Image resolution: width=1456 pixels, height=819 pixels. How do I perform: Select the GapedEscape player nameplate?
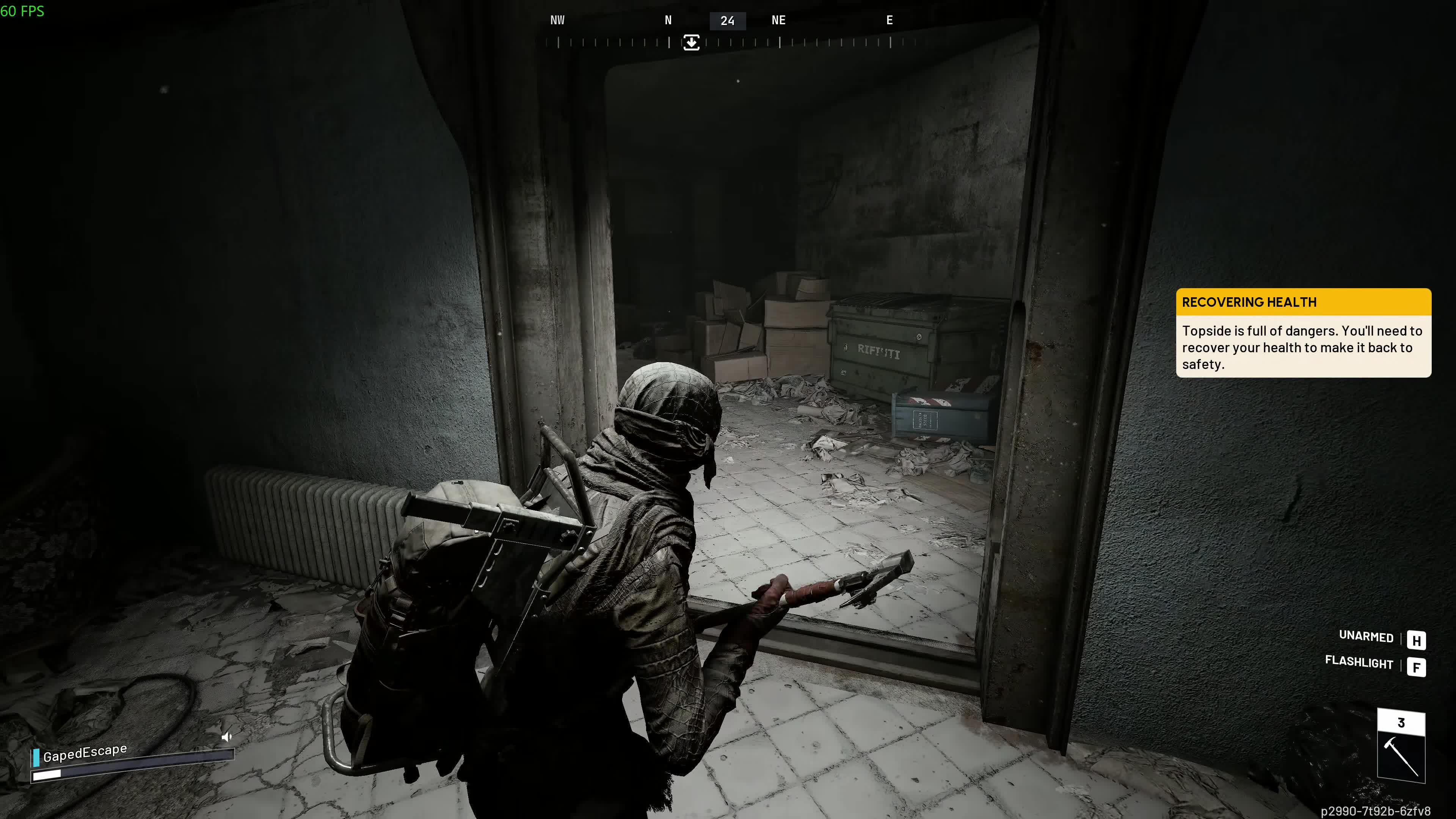(x=85, y=753)
